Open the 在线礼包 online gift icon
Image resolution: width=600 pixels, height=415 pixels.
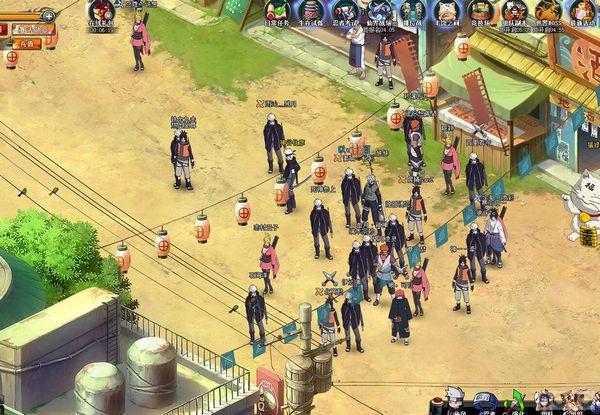pos(102,13)
